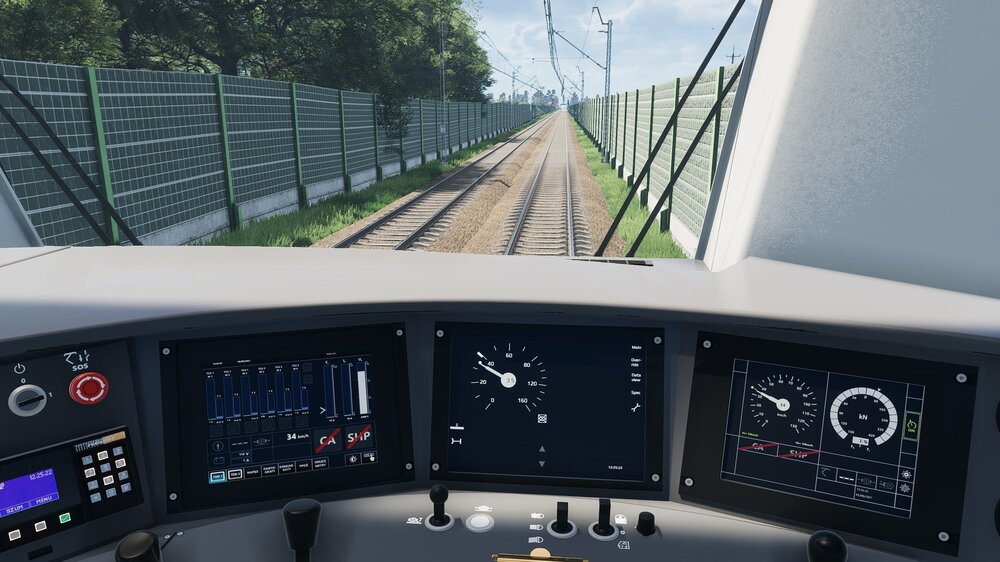Image resolution: width=1000 pixels, height=562 pixels.
Task: Select the Override option on the ETCS screen
Action: (636, 361)
